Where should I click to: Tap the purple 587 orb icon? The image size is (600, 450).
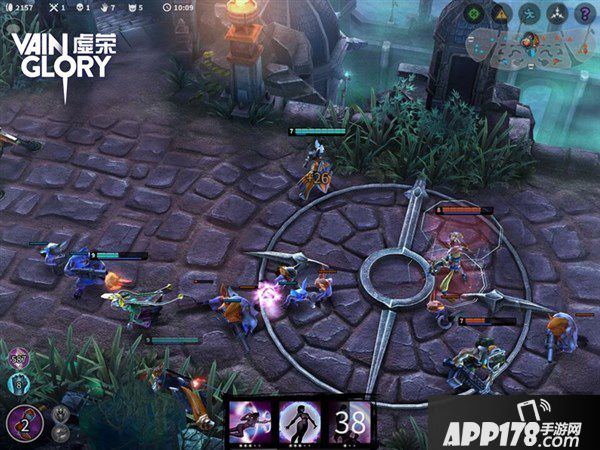[19, 357]
